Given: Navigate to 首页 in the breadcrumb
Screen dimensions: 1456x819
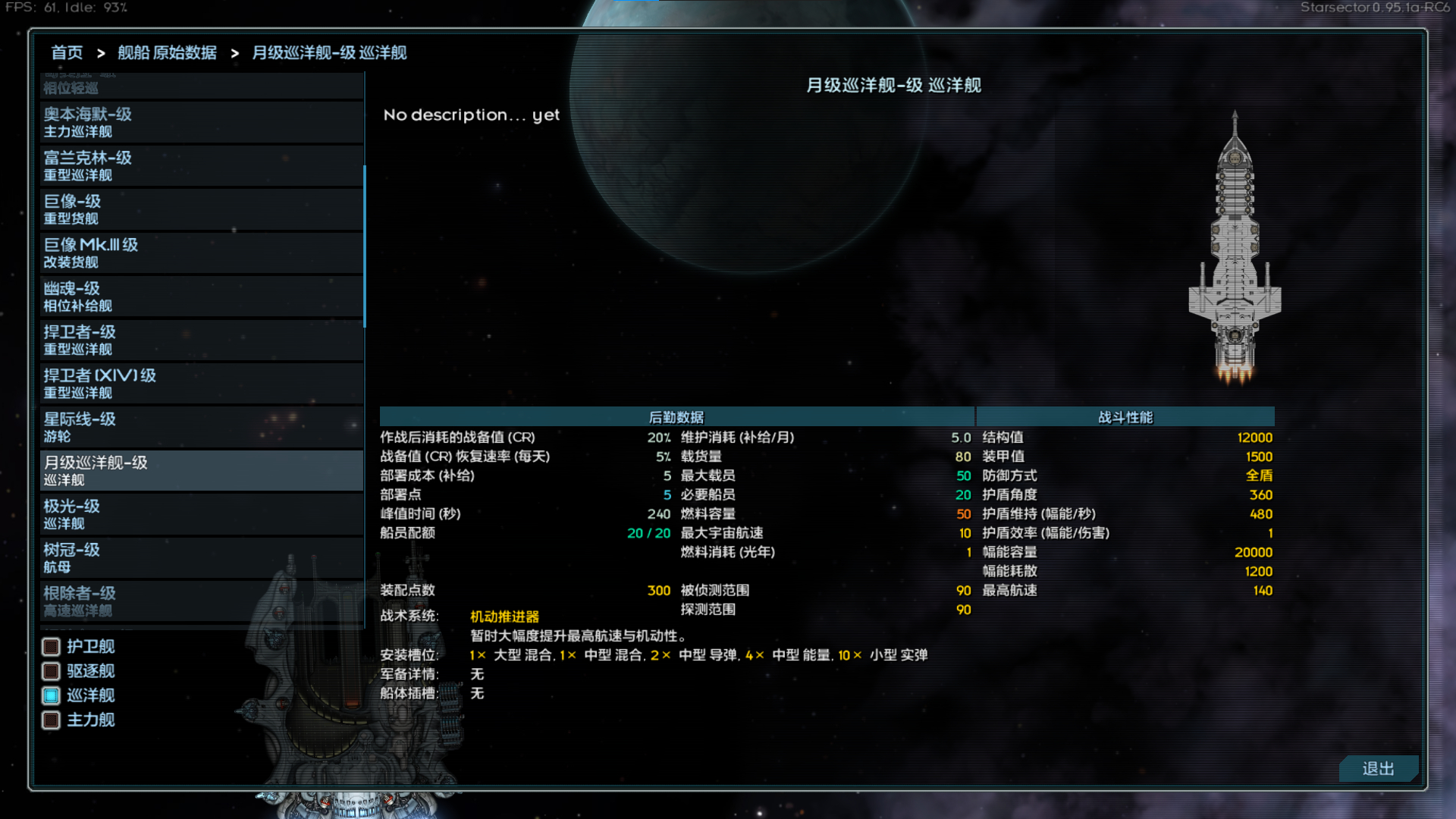Looking at the screenshot, I should click(67, 52).
